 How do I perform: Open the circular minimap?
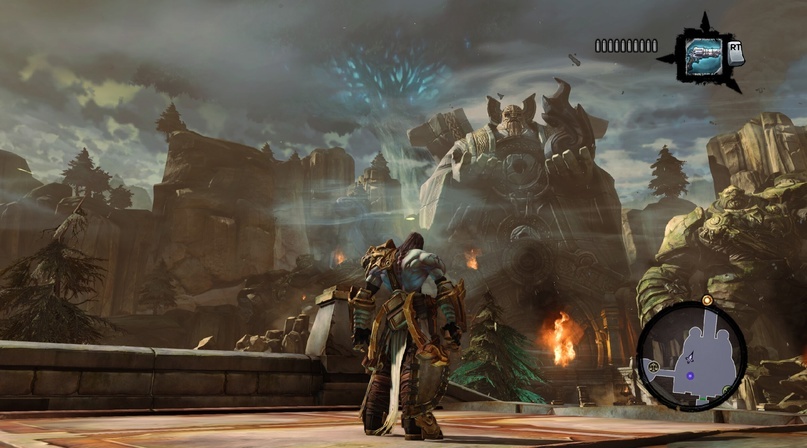pyautogui.click(x=691, y=347)
